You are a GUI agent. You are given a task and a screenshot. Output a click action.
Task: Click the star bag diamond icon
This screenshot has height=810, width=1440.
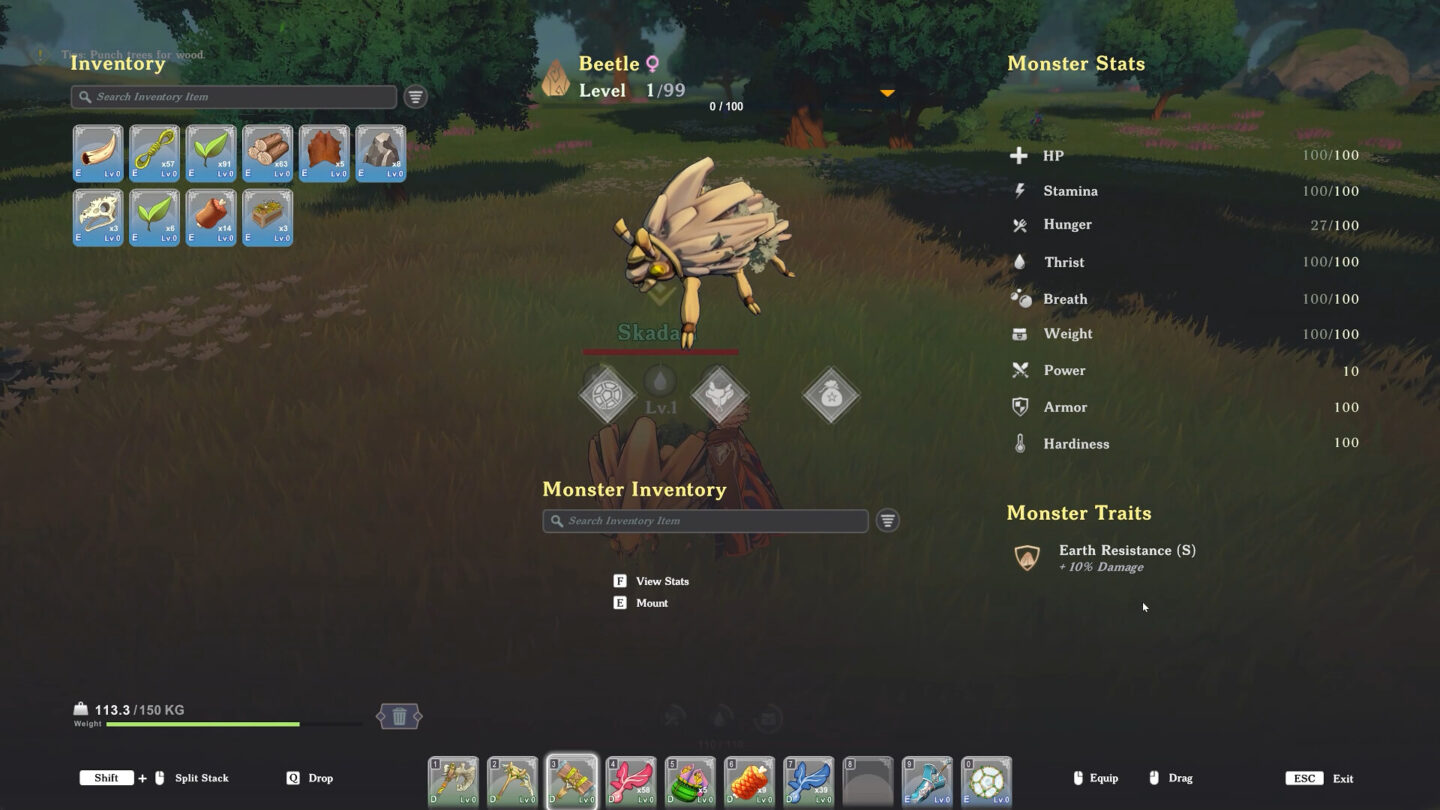831,394
